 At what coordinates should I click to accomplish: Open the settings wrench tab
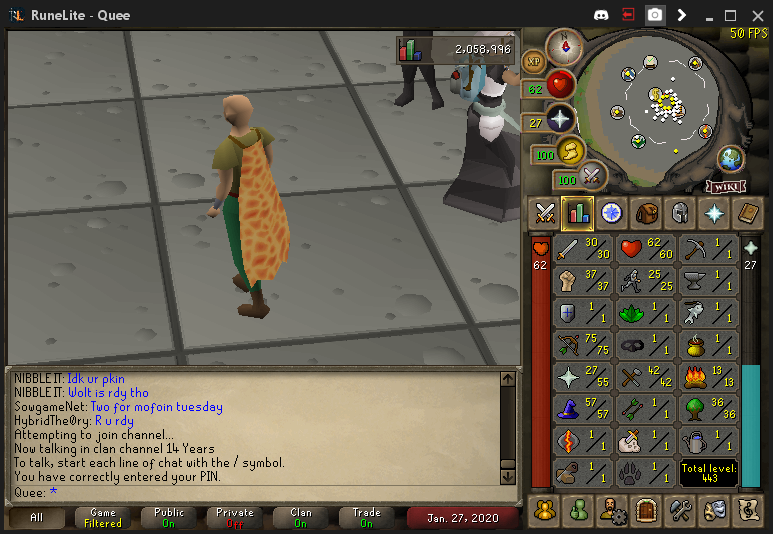[x=680, y=510]
